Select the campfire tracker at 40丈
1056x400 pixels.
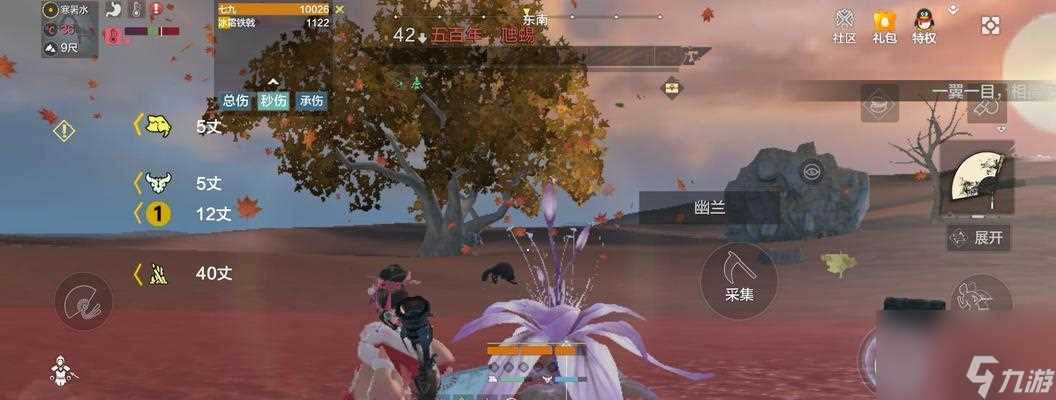click(157, 272)
